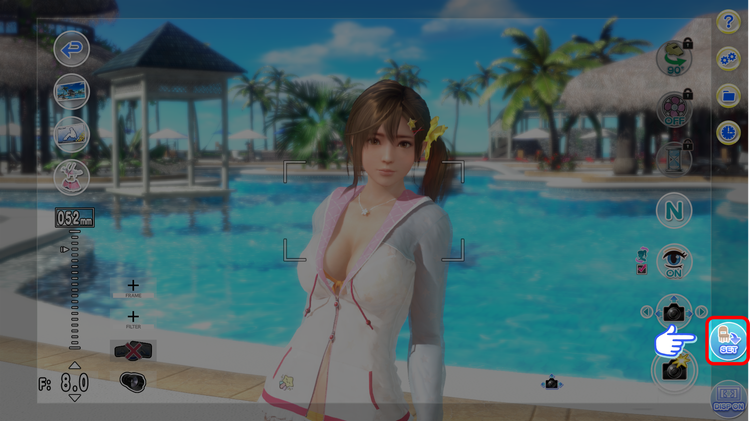Click the pink bunny icon button

71,176
